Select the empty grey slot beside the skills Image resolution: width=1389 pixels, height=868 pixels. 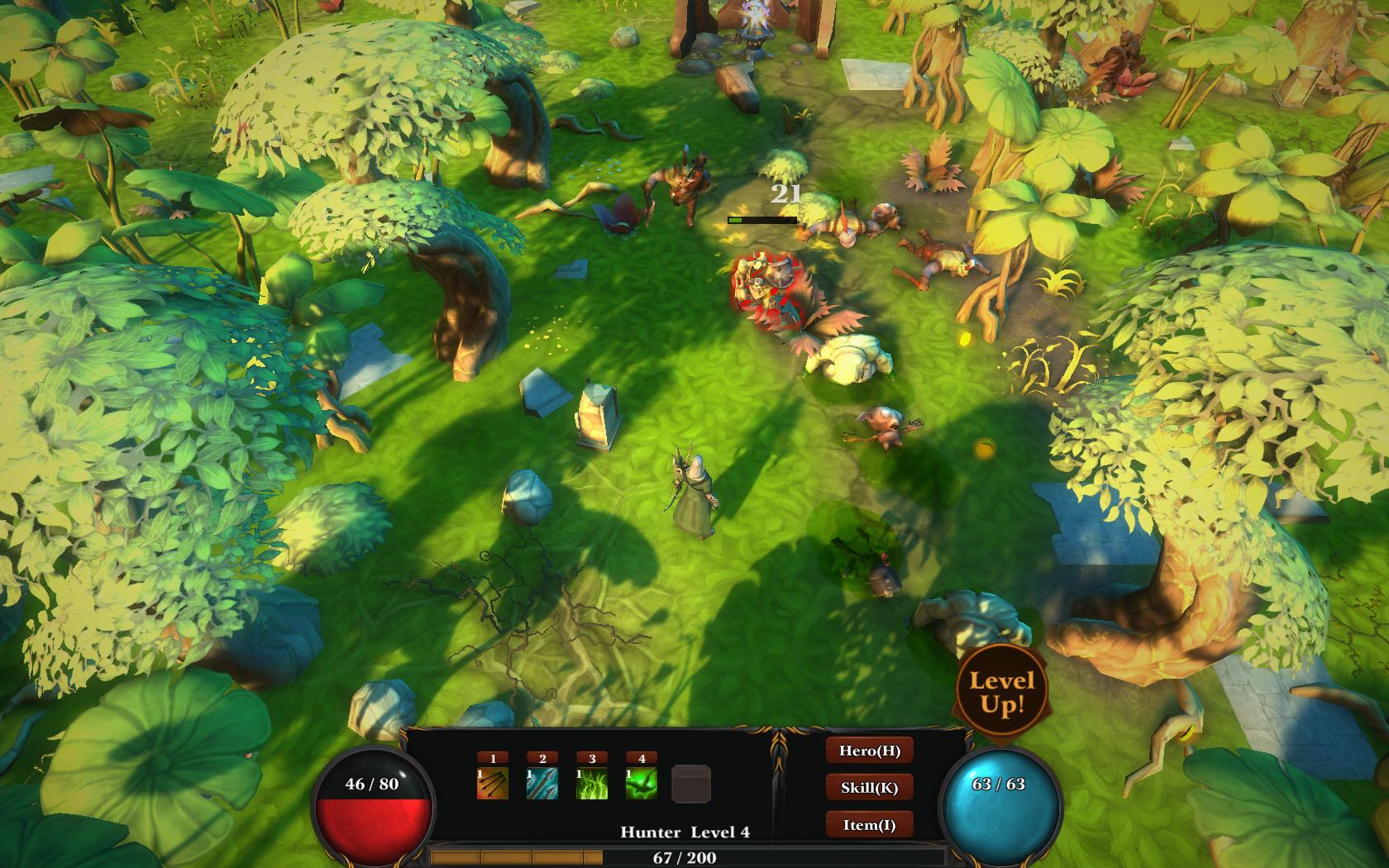691,785
